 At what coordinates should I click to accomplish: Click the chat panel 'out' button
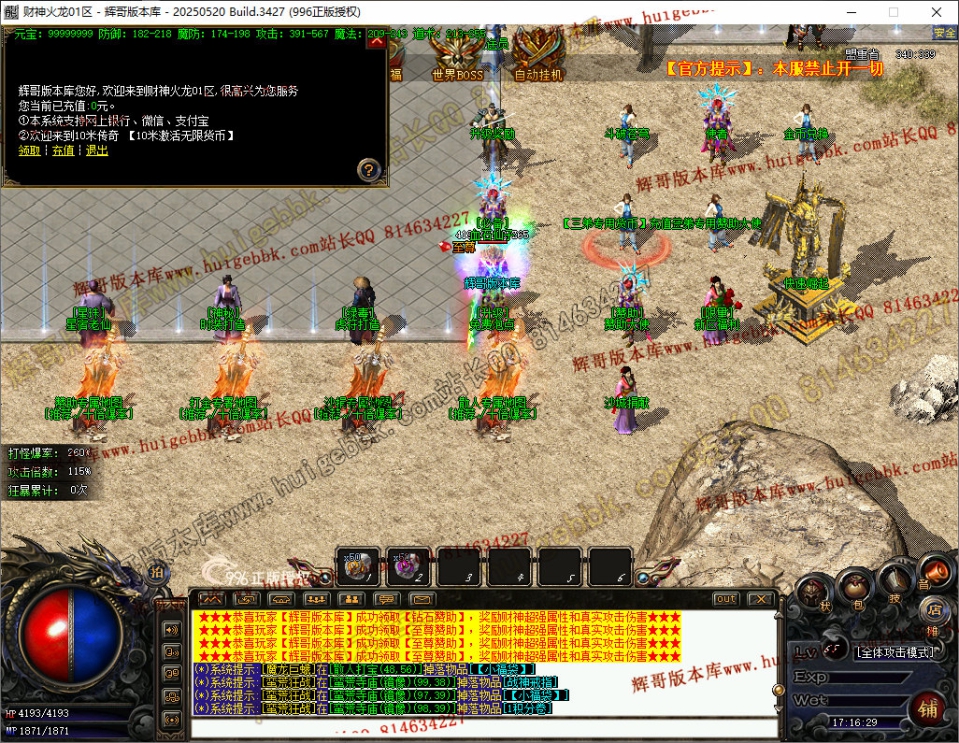[726, 599]
